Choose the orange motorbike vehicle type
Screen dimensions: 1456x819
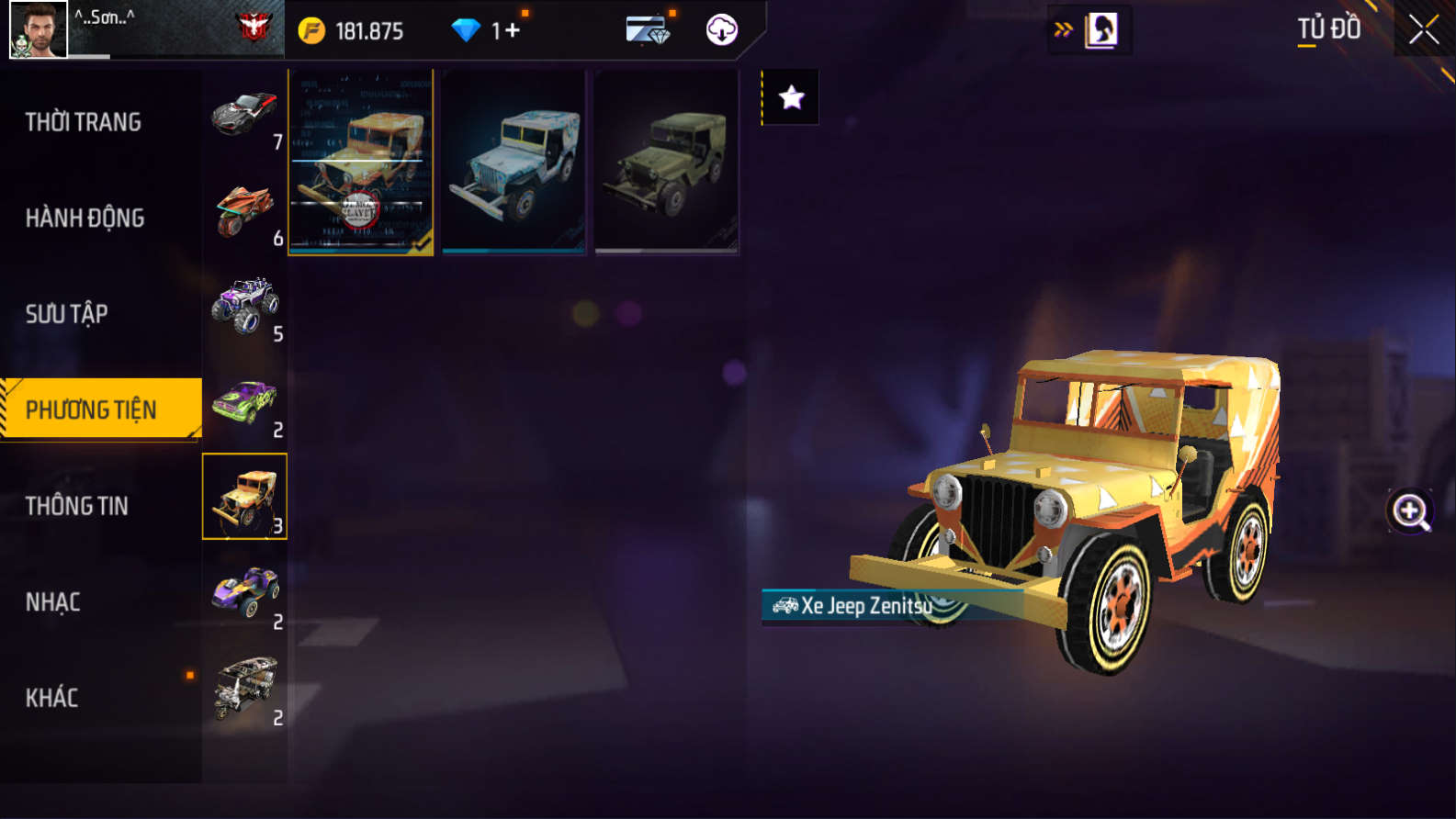[x=244, y=209]
